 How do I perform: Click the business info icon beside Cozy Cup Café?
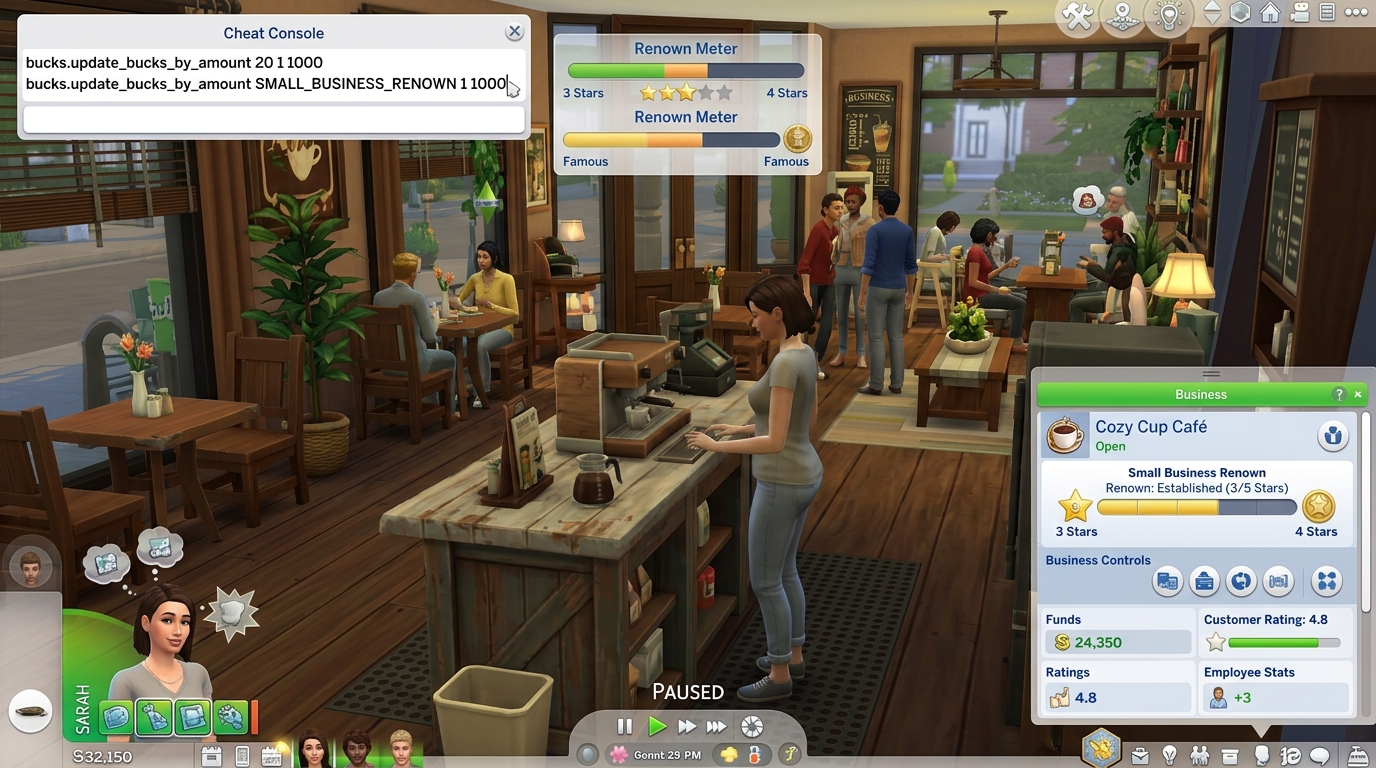[x=1333, y=435]
